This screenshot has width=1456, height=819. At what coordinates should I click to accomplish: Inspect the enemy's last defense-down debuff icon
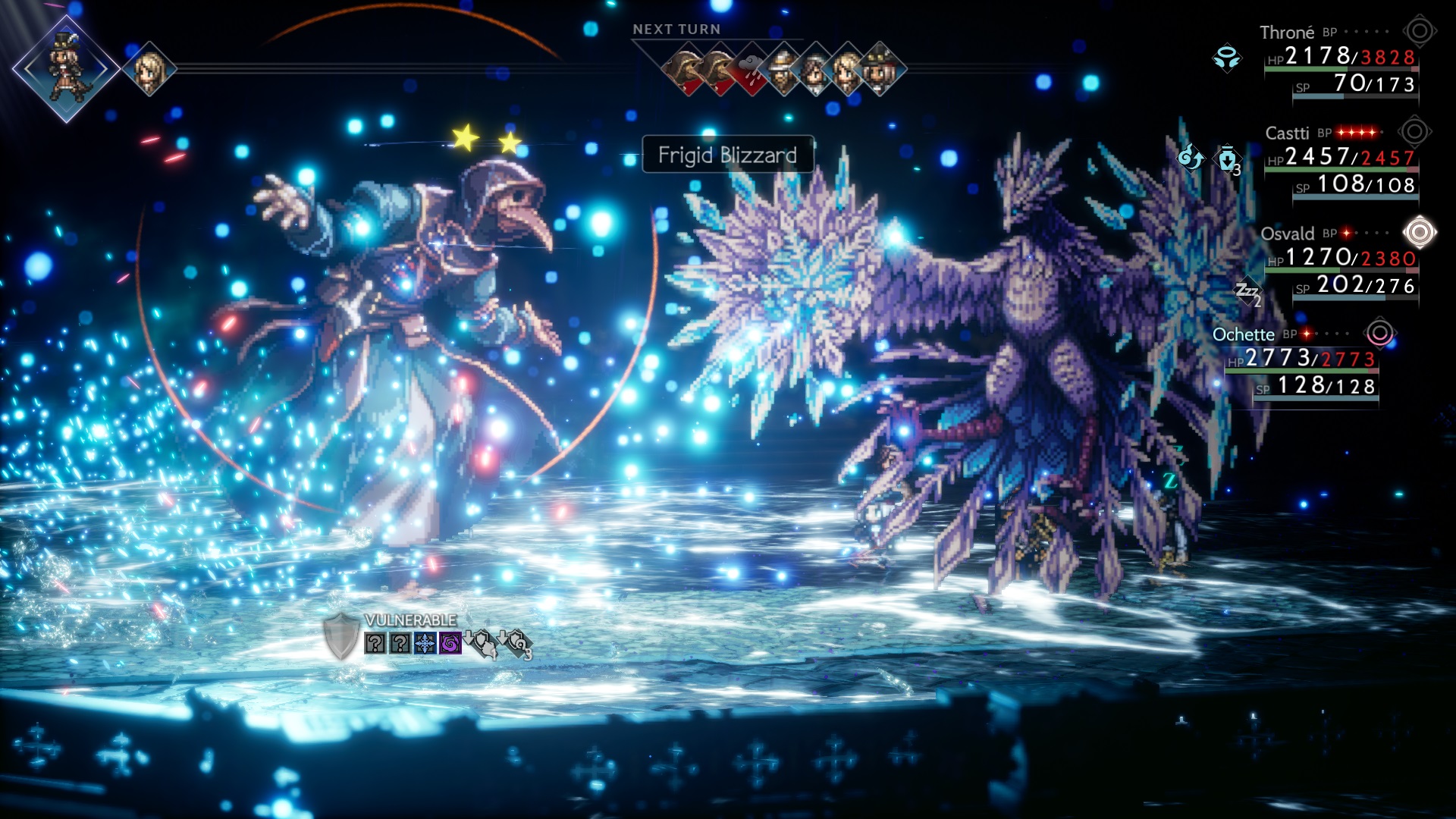pos(517,644)
